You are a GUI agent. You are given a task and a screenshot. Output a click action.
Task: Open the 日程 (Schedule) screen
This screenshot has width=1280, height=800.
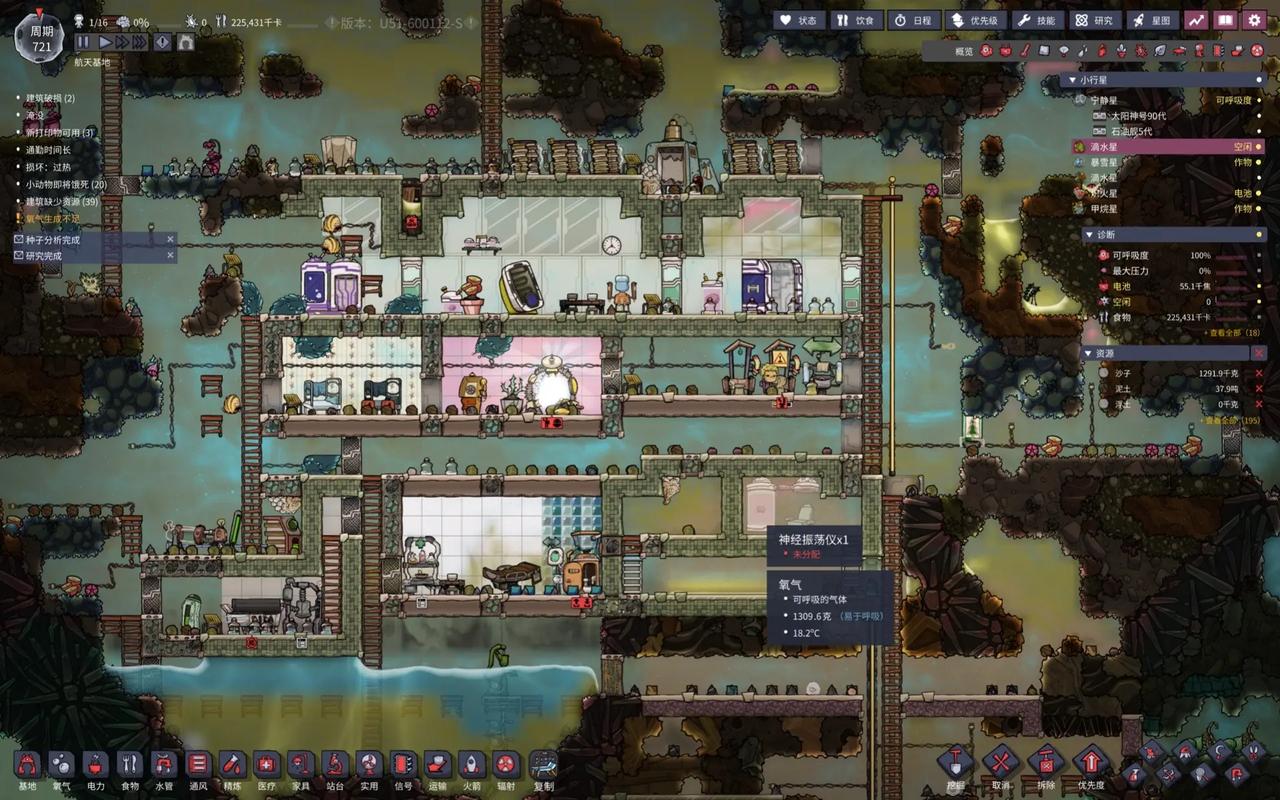911,20
